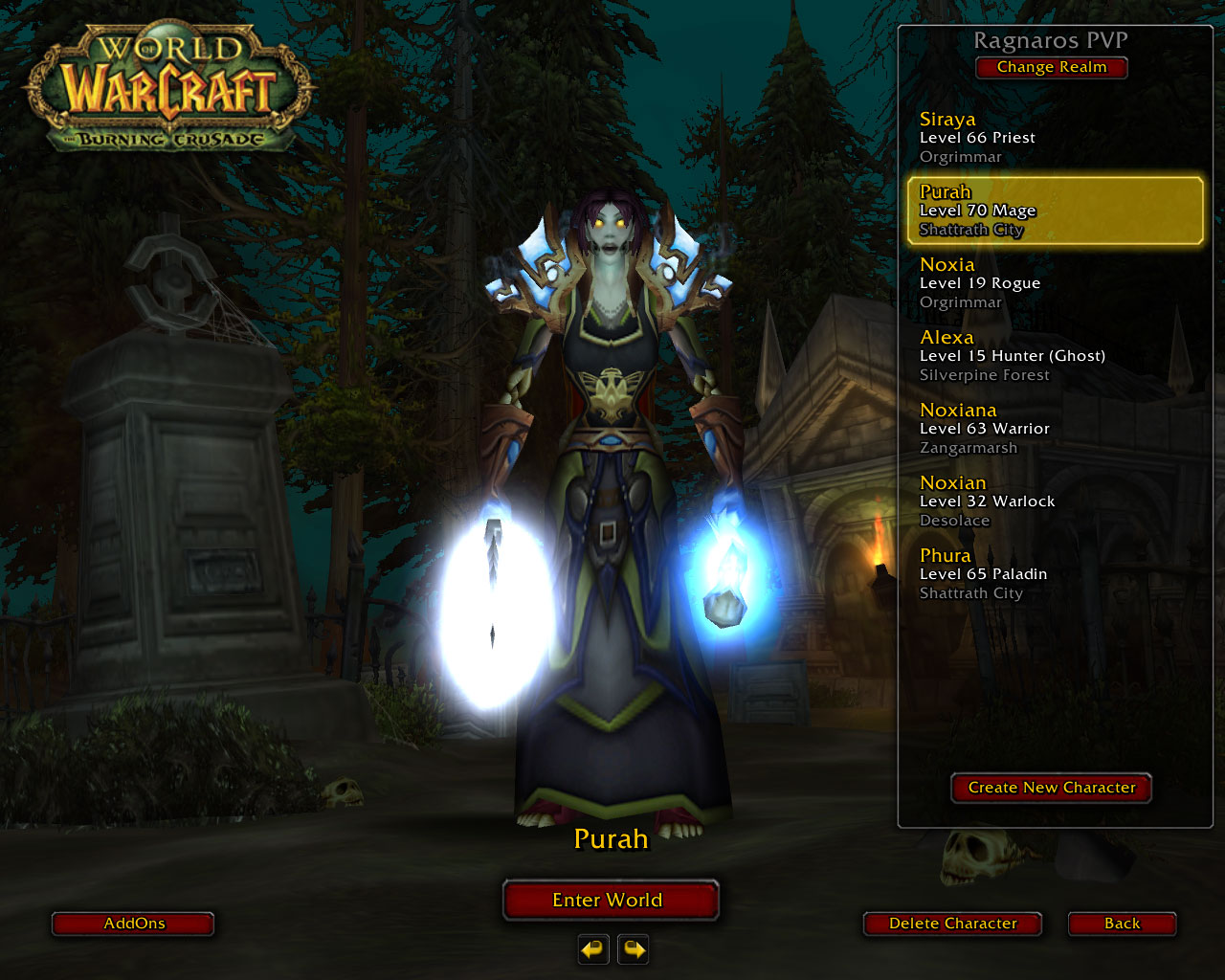Image resolution: width=1225 pixels, height=980 pixels.
Task: Pick Noxia the Level 19 Rogue
Action: (x=1053, y=282)
